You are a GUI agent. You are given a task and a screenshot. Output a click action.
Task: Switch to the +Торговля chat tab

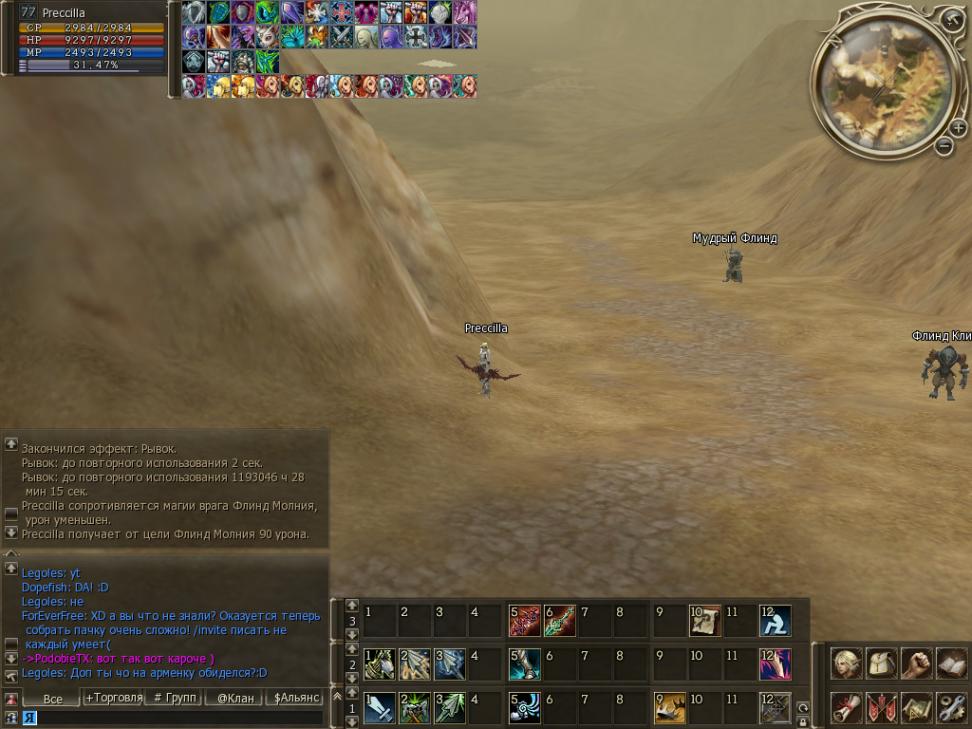pyautogui.click(x=113, y=697)
